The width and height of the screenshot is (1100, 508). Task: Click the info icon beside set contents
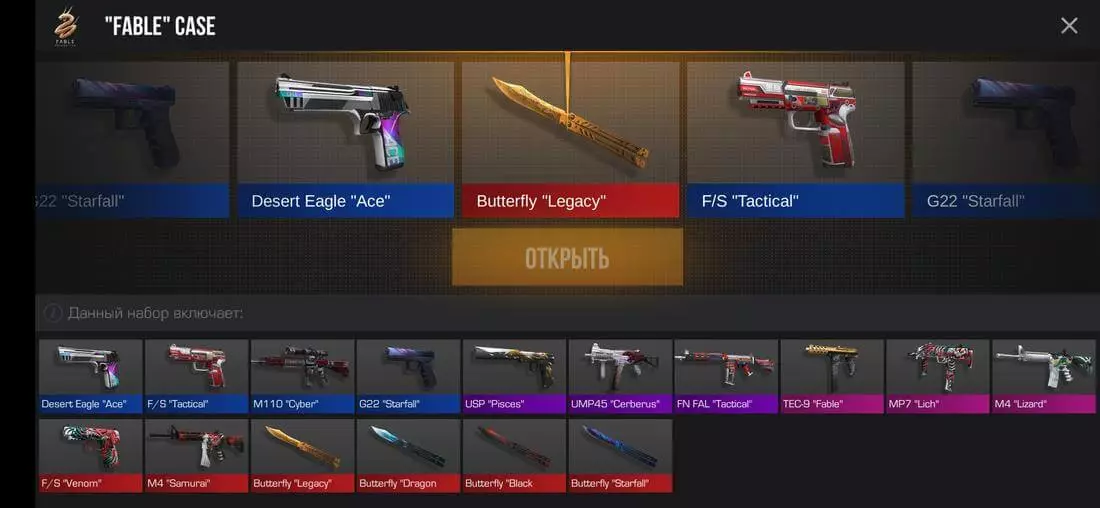(x=52, y=313)
